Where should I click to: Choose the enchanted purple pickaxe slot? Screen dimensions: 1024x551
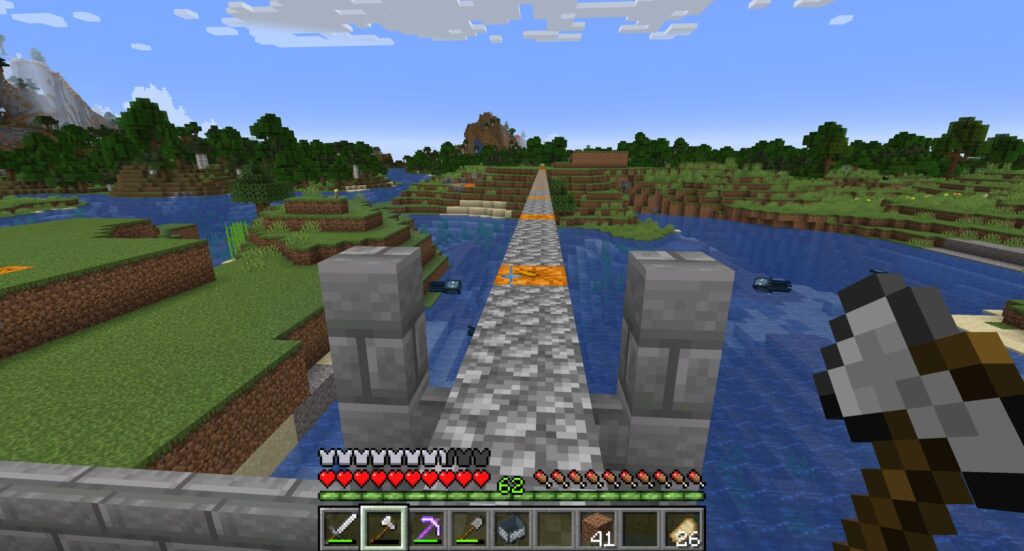426,528
